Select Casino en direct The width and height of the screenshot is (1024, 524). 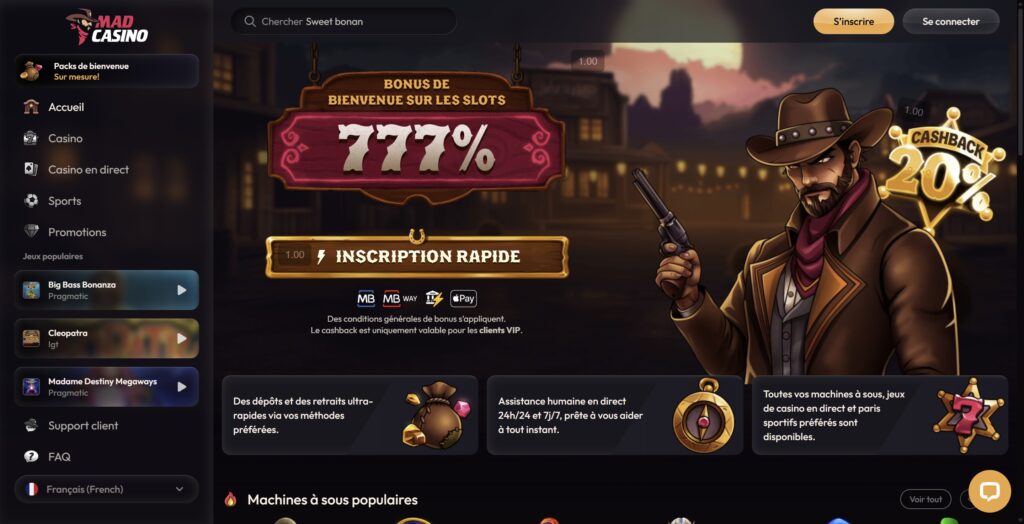(x=88, y=170)
